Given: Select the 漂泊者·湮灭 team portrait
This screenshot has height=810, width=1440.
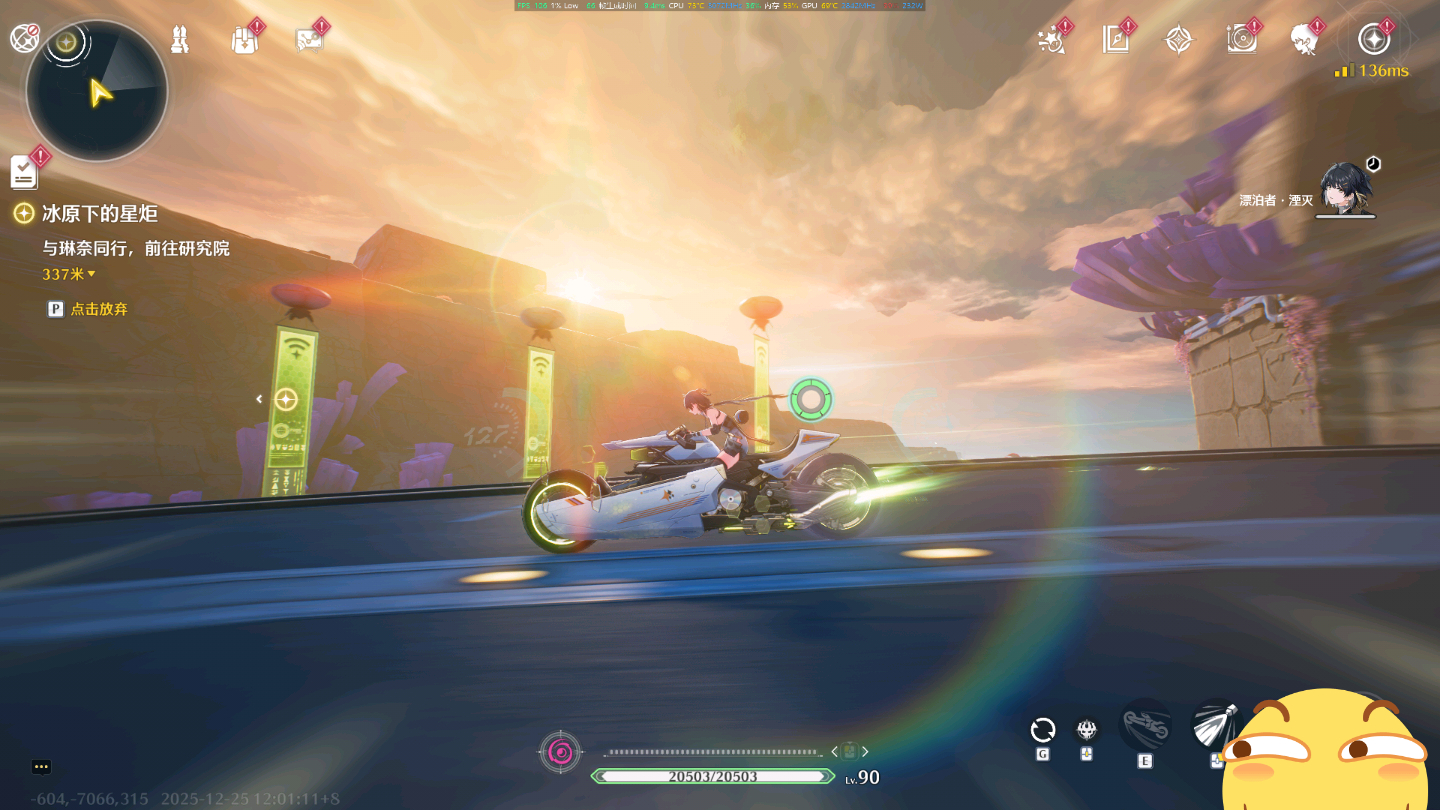Looking at the screenshot, I should click(1345, 189).
